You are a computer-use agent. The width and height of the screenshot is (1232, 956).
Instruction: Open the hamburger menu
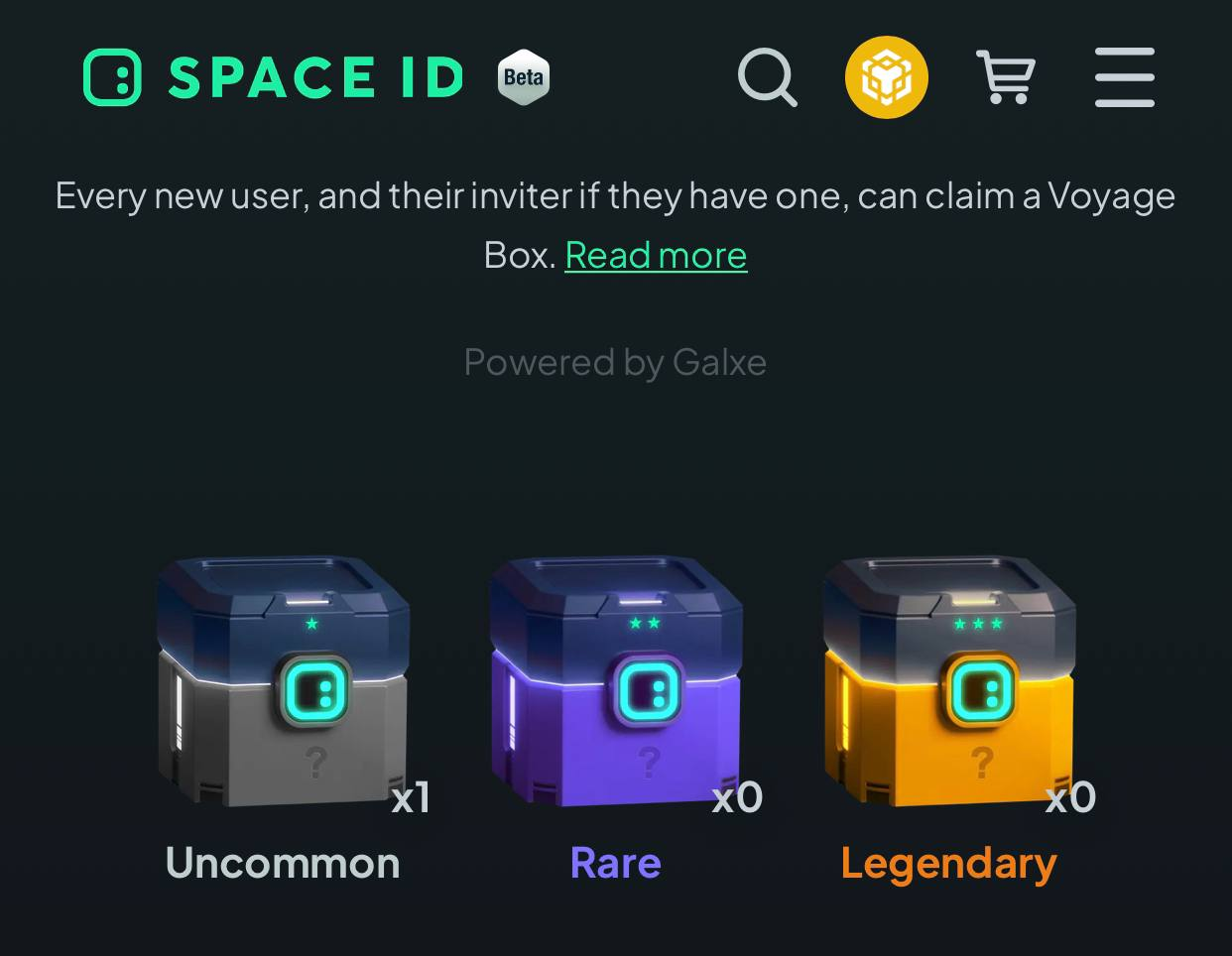point(1125,77)
